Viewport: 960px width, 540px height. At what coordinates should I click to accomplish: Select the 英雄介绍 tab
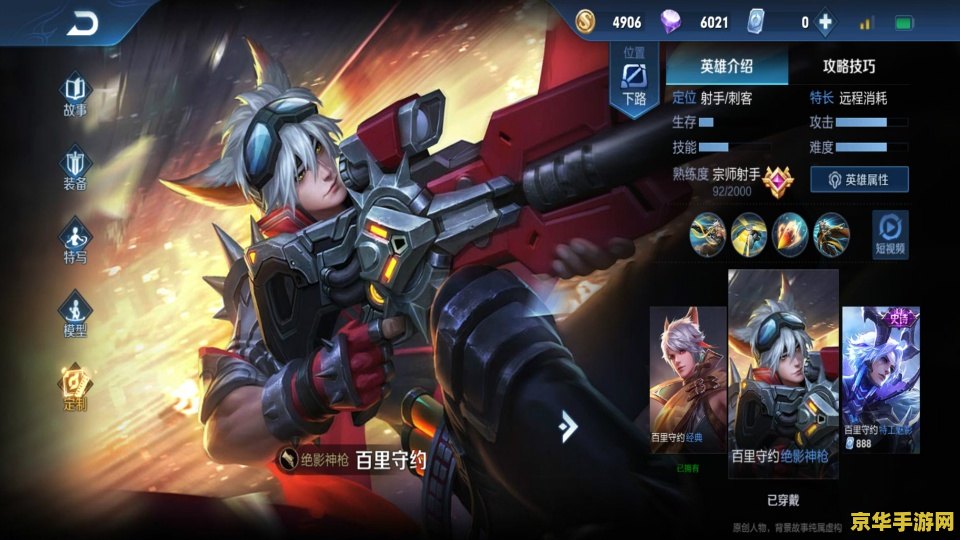click(x=727, y=67)
